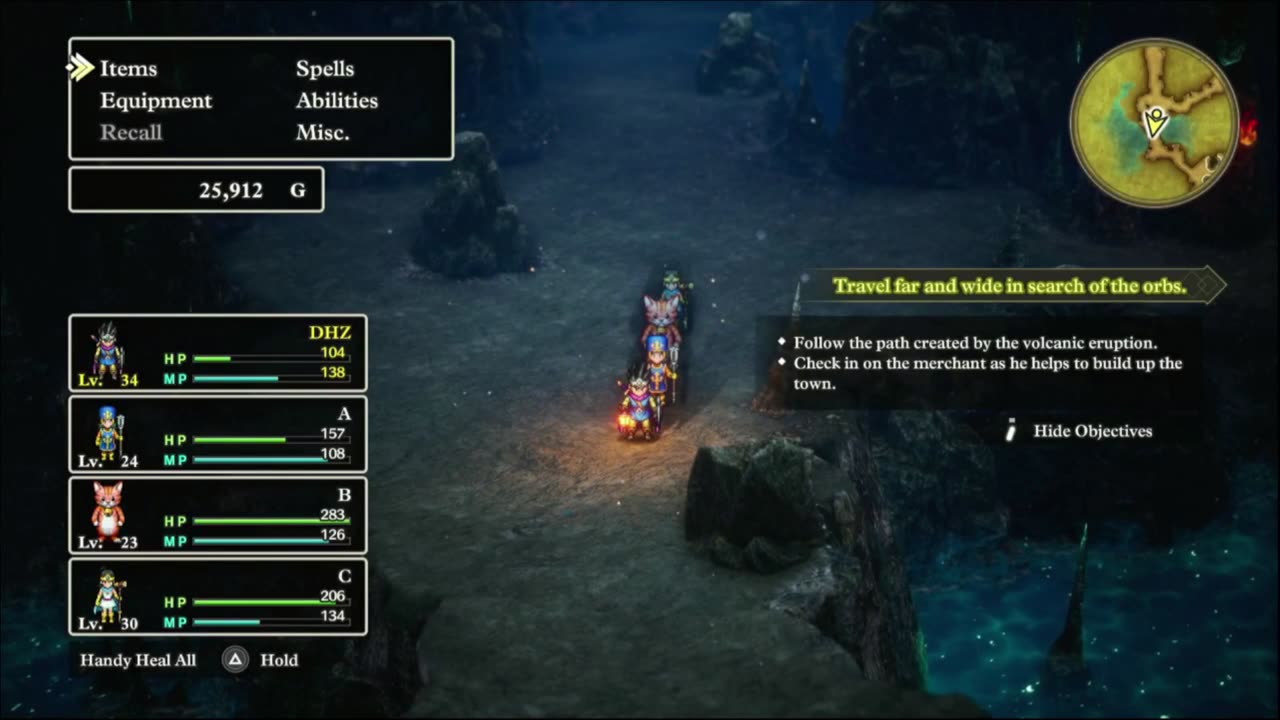The image size is (1280, 720).
Task: Select the Equipment menu entry
Action: pyautogui.click(x=156, y=101)
